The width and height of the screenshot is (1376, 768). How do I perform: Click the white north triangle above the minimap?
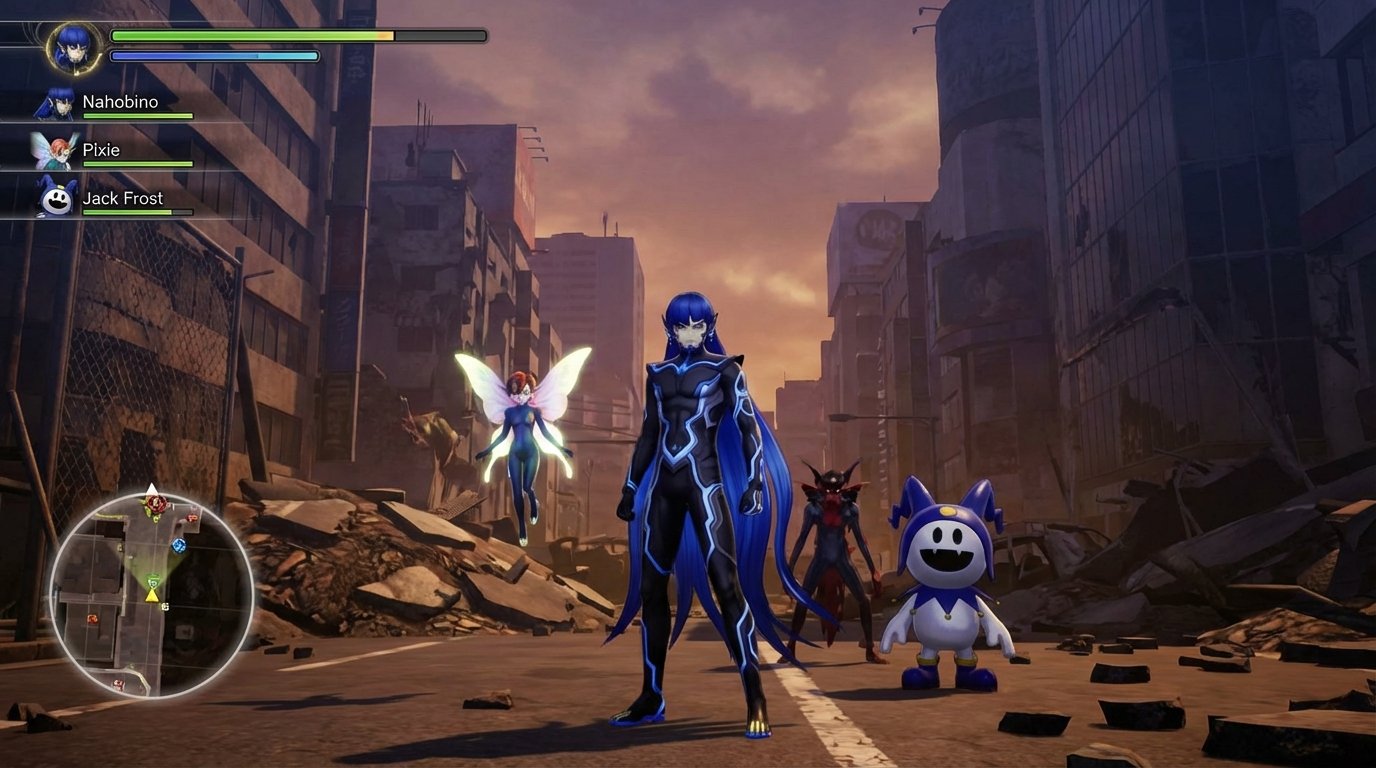151,488
